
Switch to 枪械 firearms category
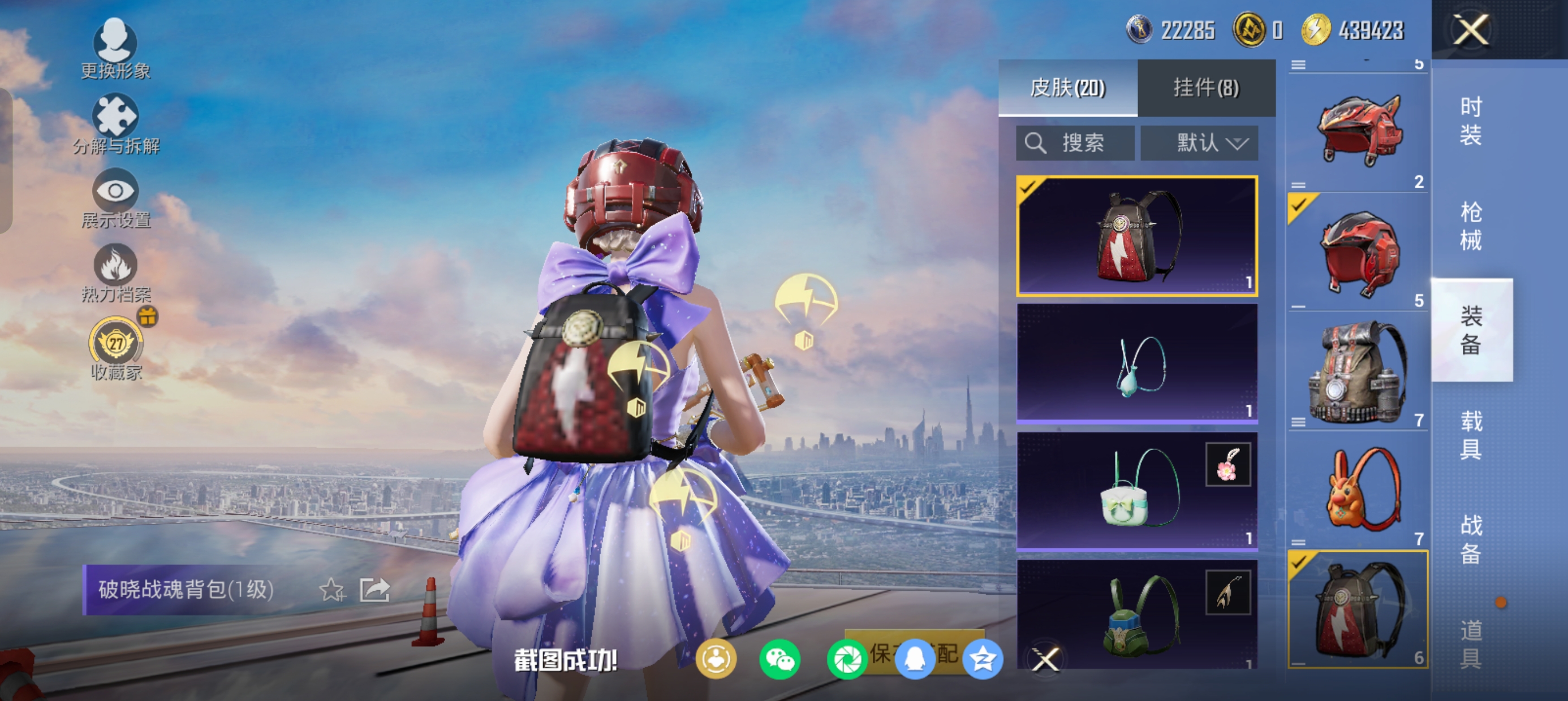(1471, 226)
